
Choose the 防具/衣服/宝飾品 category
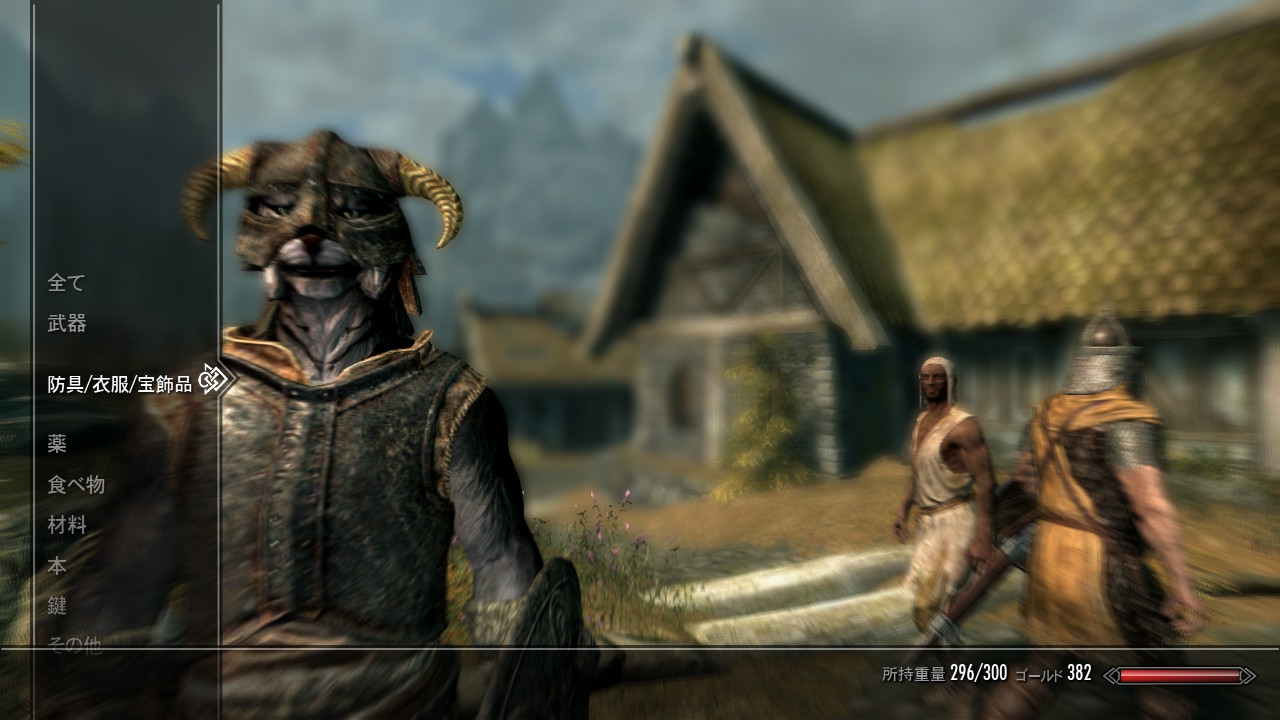119,384
